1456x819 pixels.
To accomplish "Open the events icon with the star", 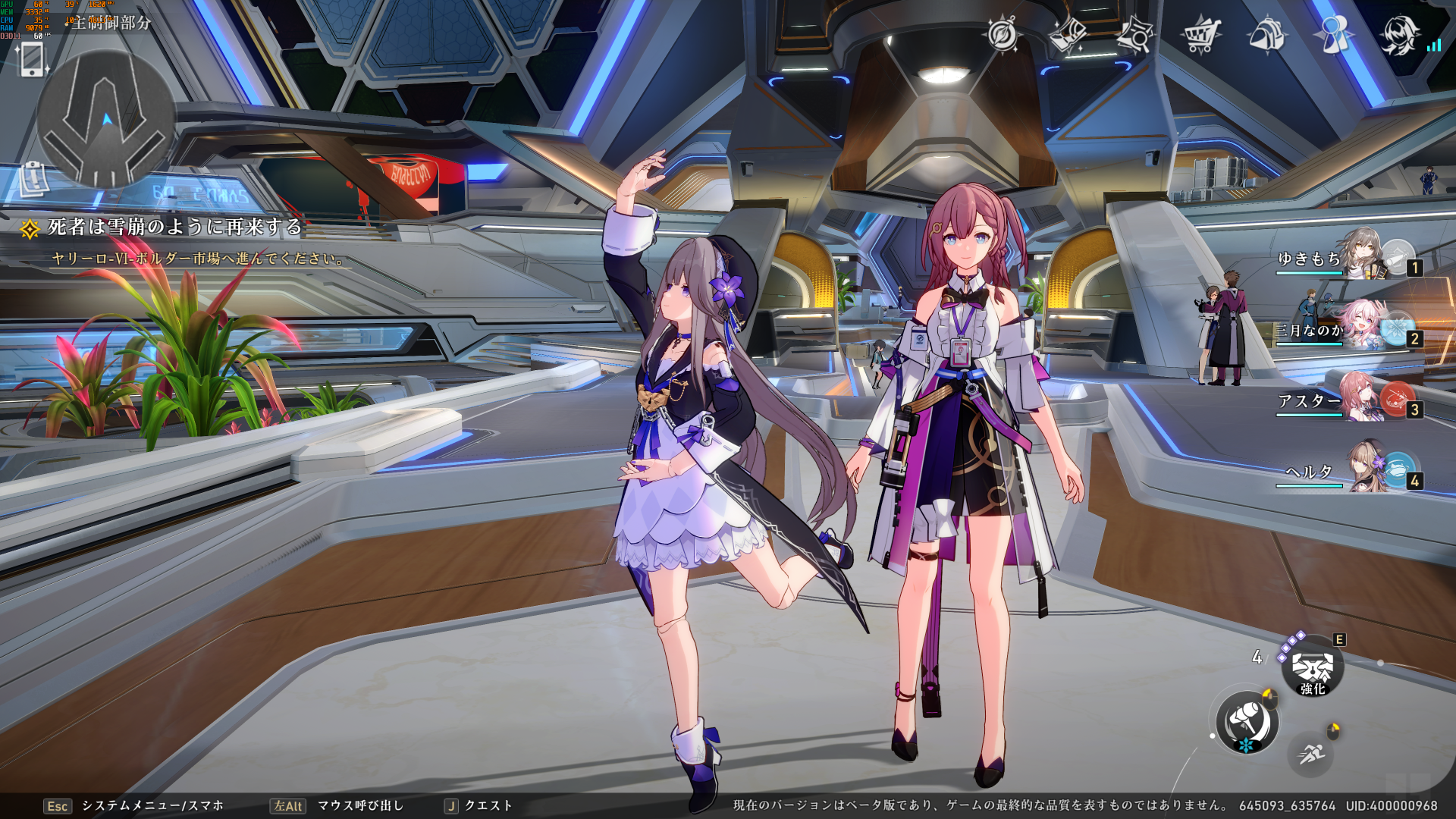I will coord(1134,35).
